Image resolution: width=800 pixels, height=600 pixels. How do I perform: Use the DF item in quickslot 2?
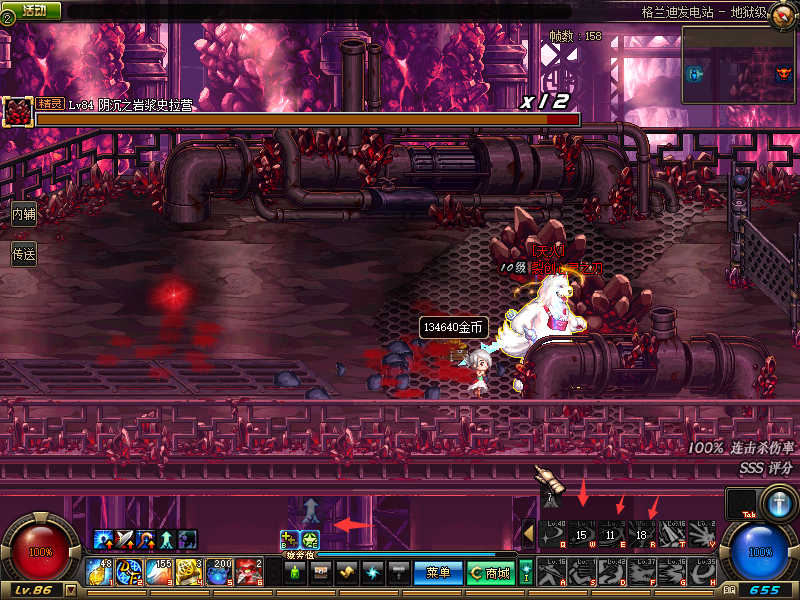[x=133, y=572]
